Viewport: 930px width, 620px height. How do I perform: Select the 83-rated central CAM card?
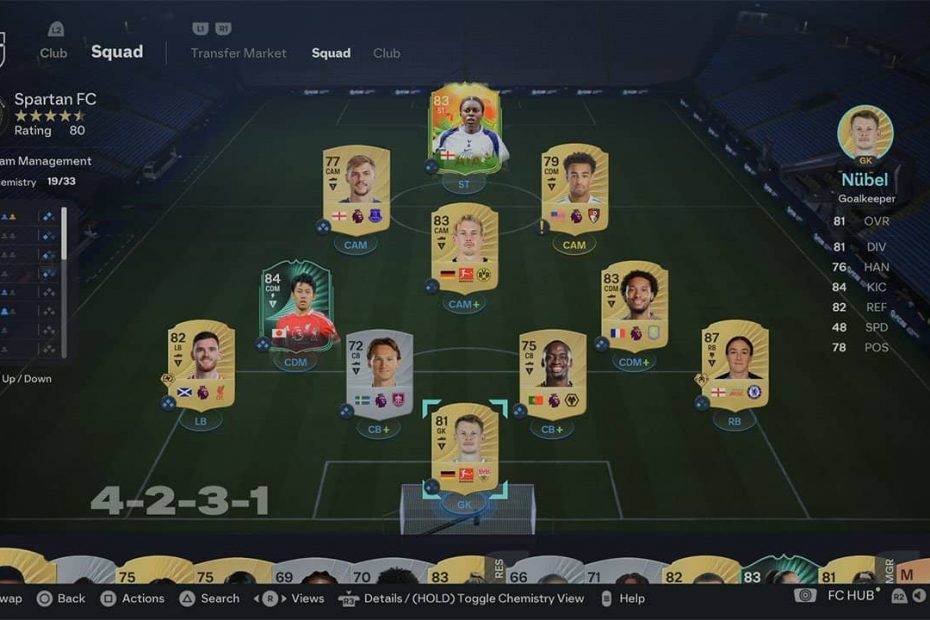pyautogui.click(x=464, y=247)
